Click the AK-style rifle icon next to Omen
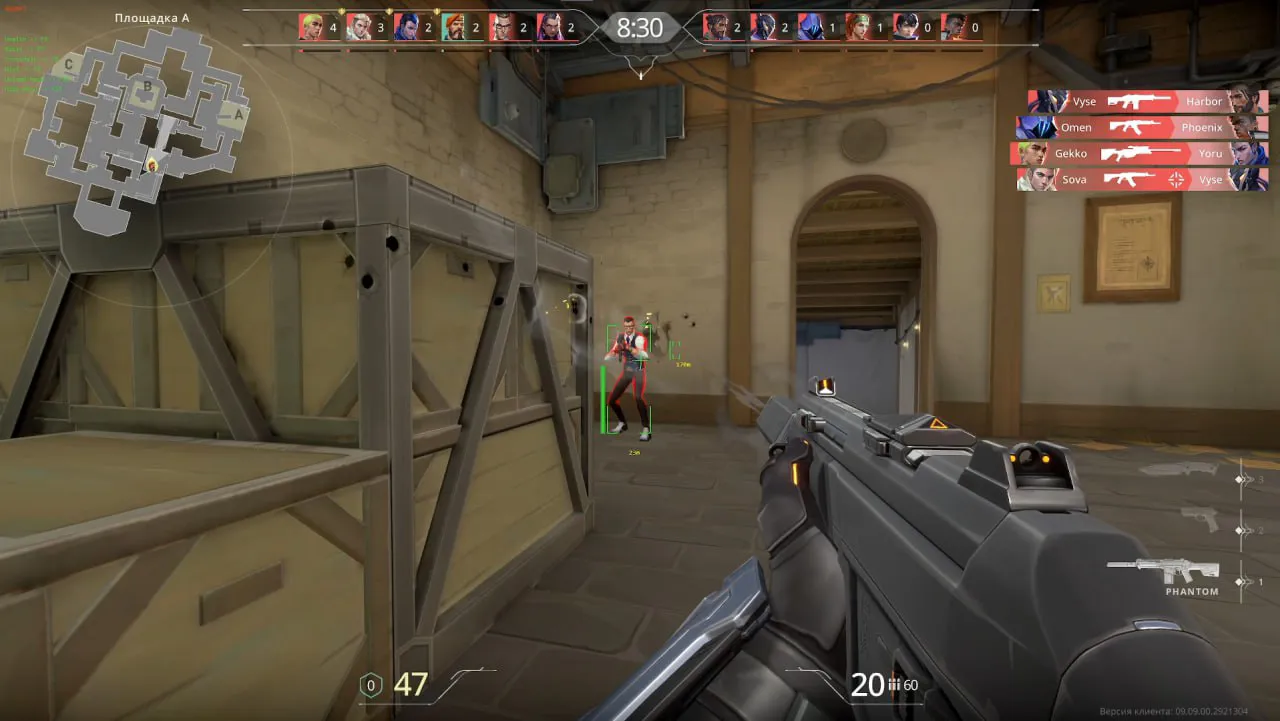This screenshot has width=1280, height=721. tap(1135, 127)
